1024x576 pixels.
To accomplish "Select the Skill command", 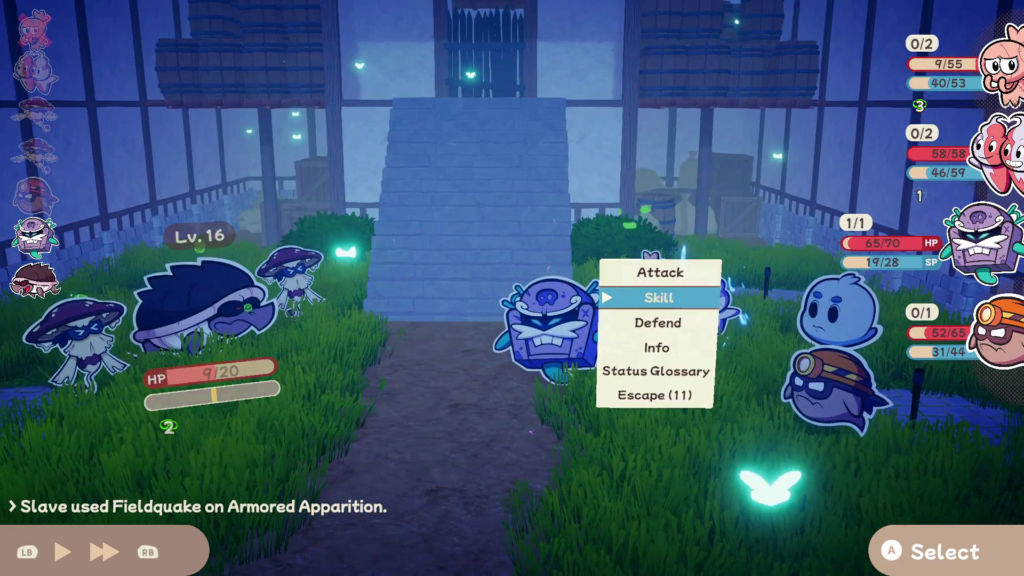I will (659, 297).
